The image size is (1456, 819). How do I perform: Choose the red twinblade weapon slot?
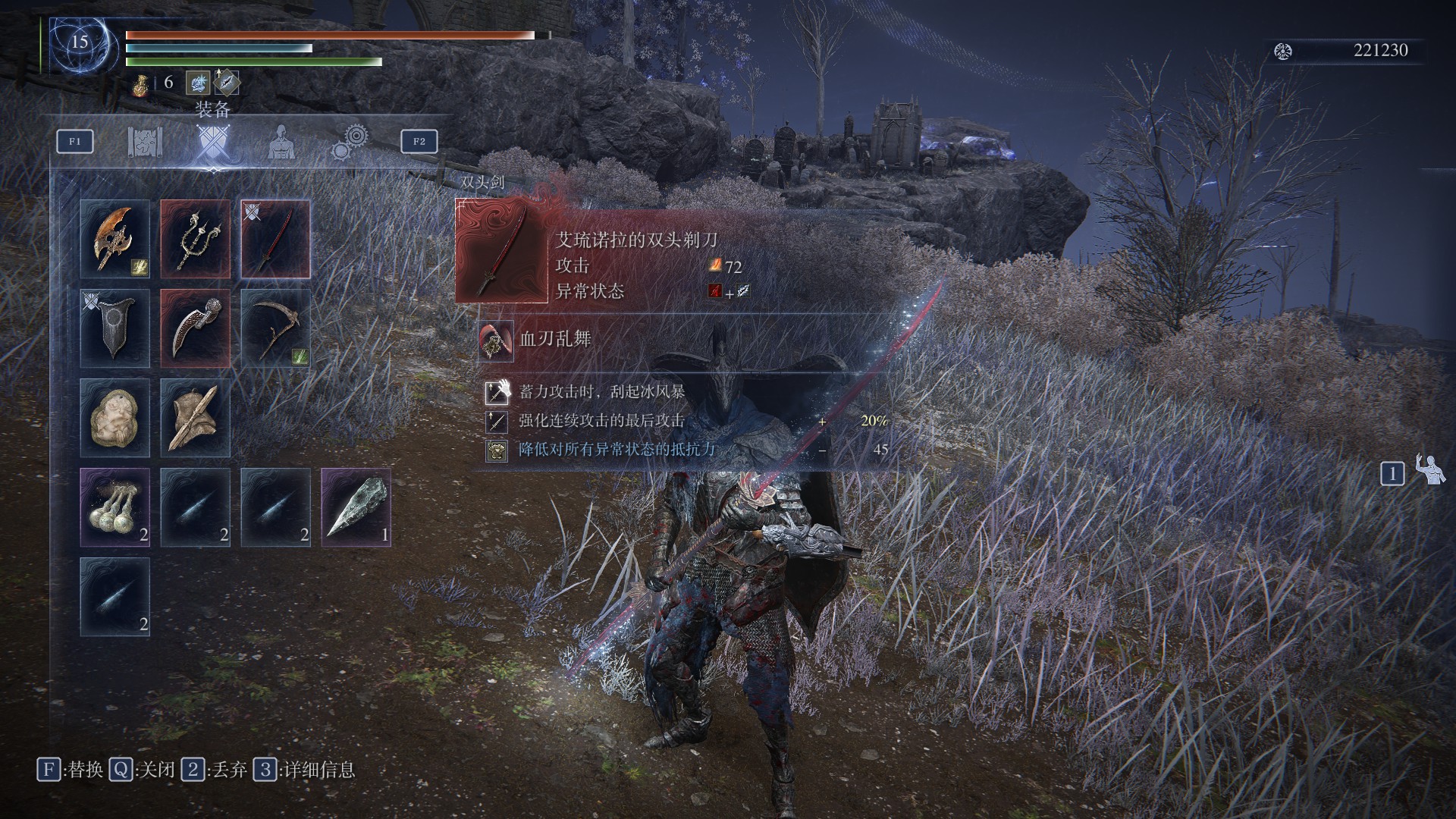(276, 239)
